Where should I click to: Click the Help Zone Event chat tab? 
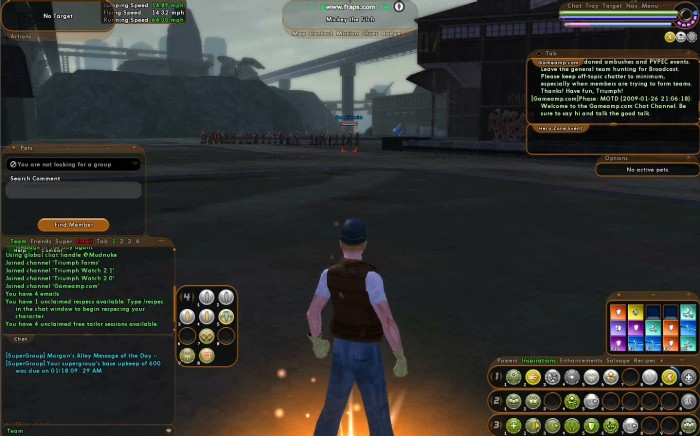[560, 128]
